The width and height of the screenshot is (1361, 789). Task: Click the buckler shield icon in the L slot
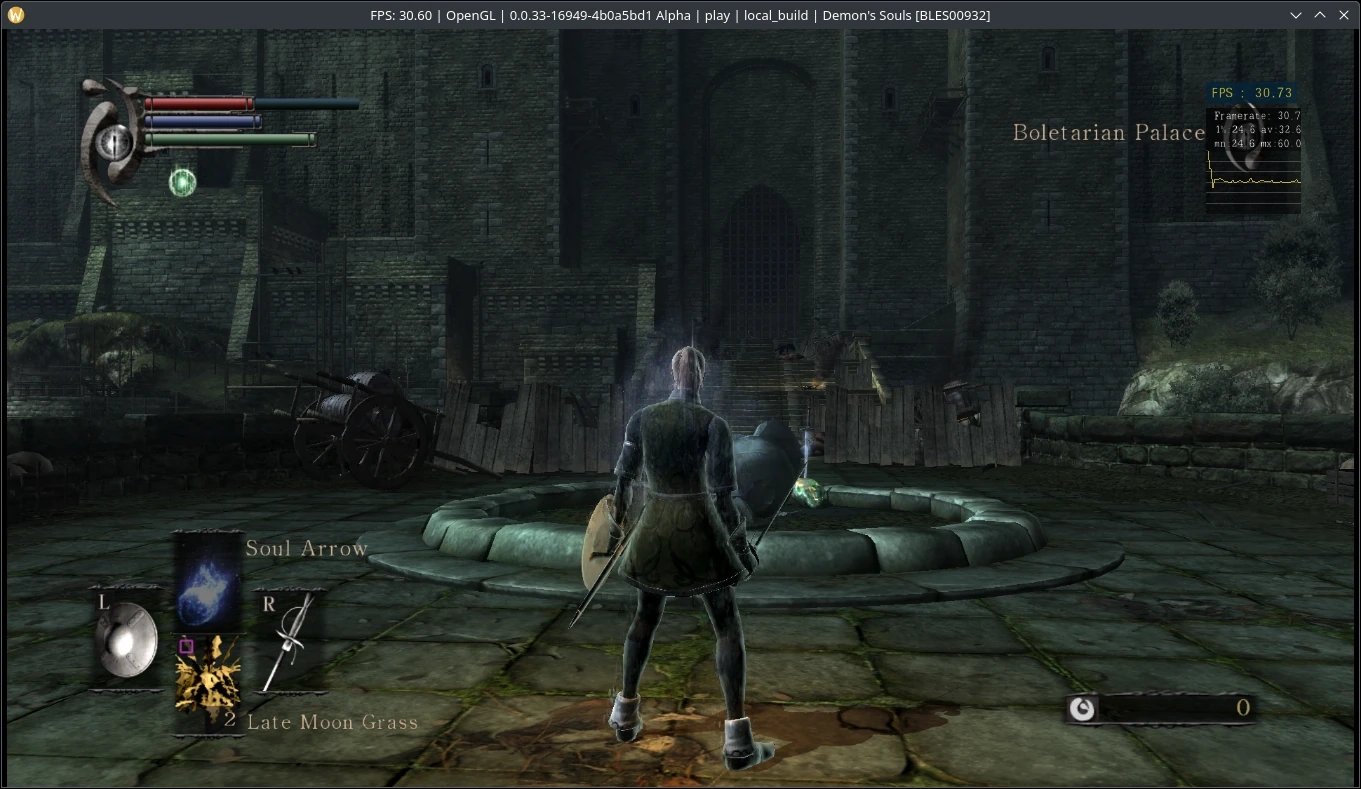pos(125,638)
